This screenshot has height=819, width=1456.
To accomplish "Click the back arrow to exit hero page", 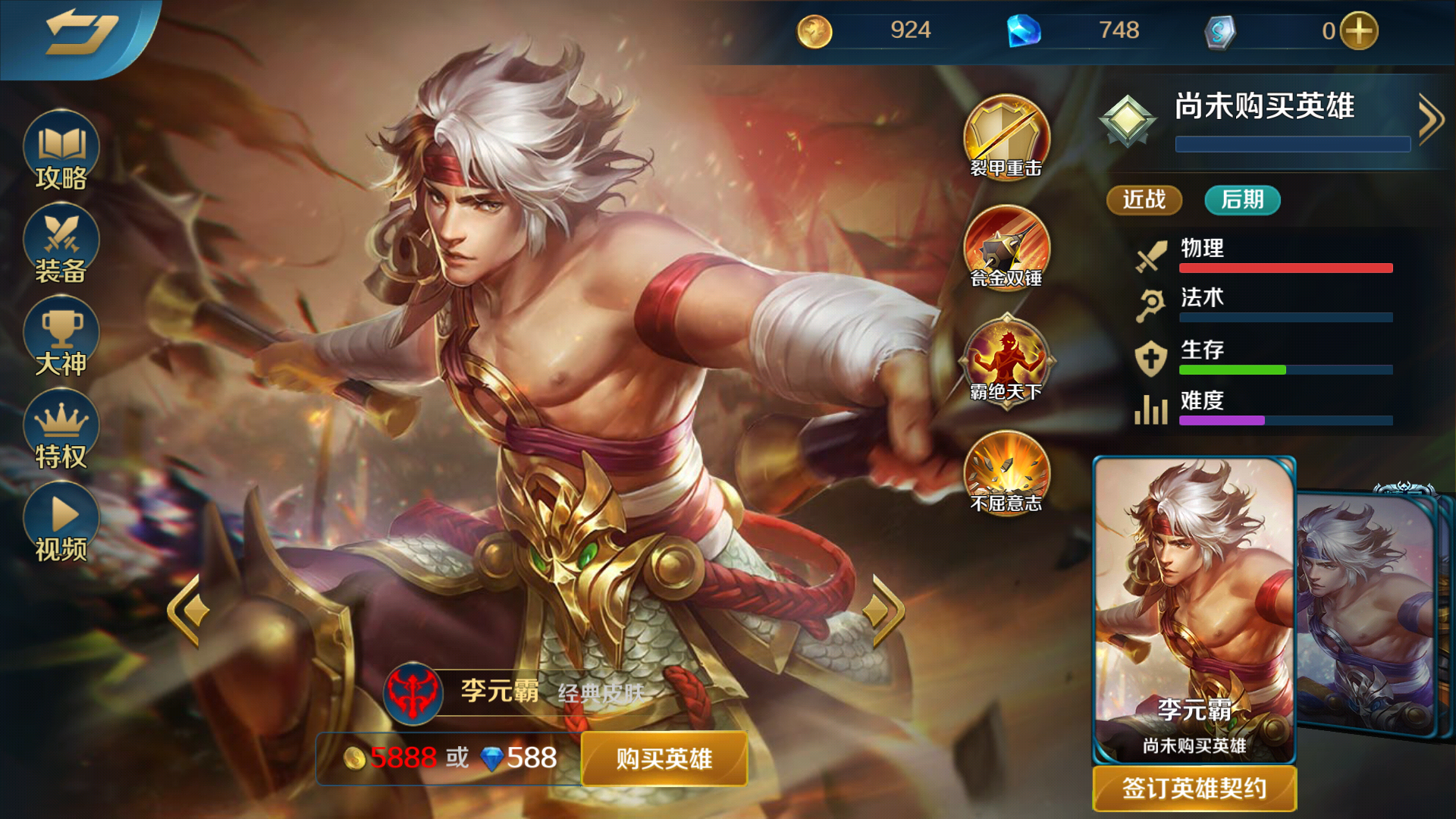I will (80, 32).
